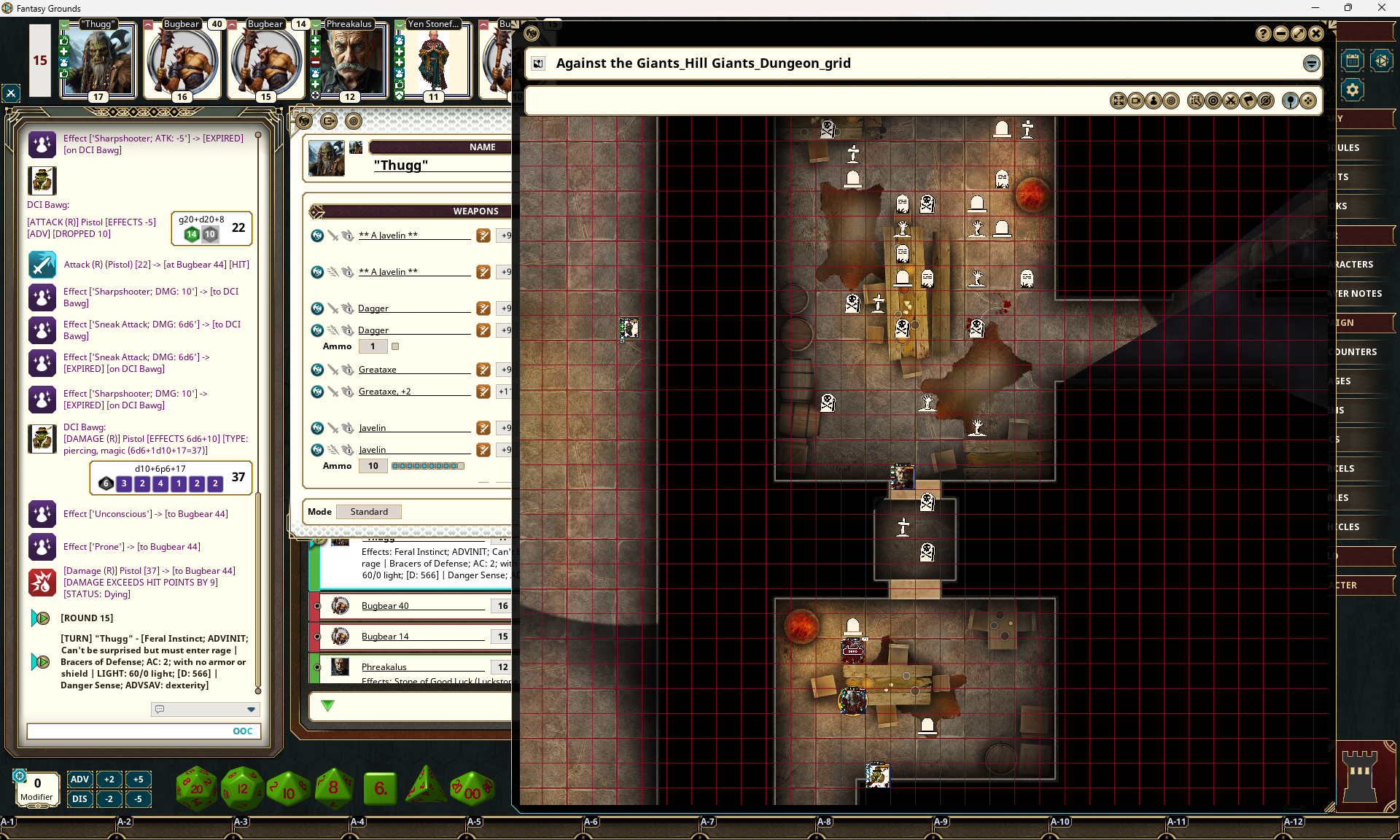
Task: Pick the green d8 die
Action: (x=334, y=788)
